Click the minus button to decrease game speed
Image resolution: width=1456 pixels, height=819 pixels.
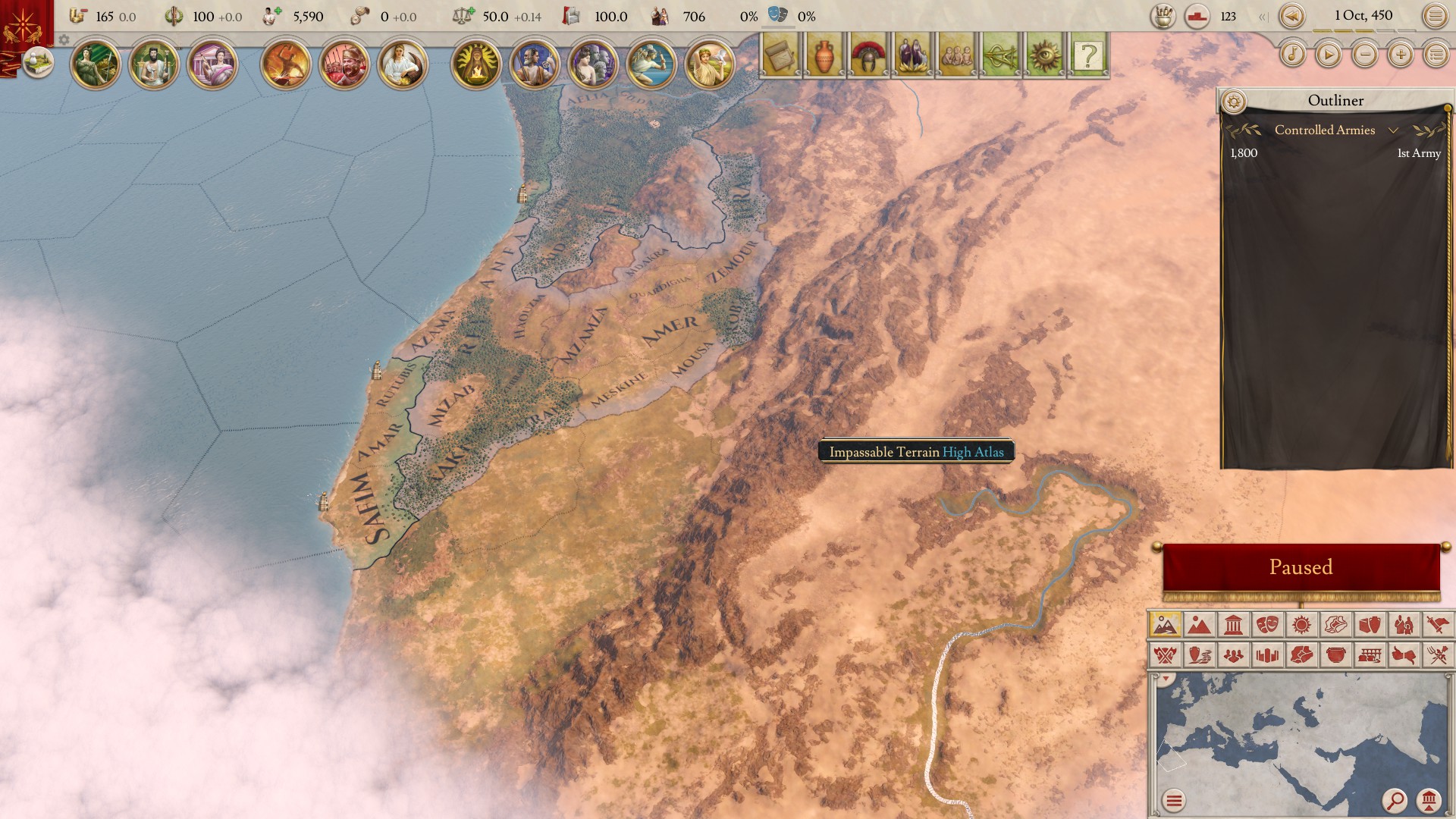(1366, 54)
